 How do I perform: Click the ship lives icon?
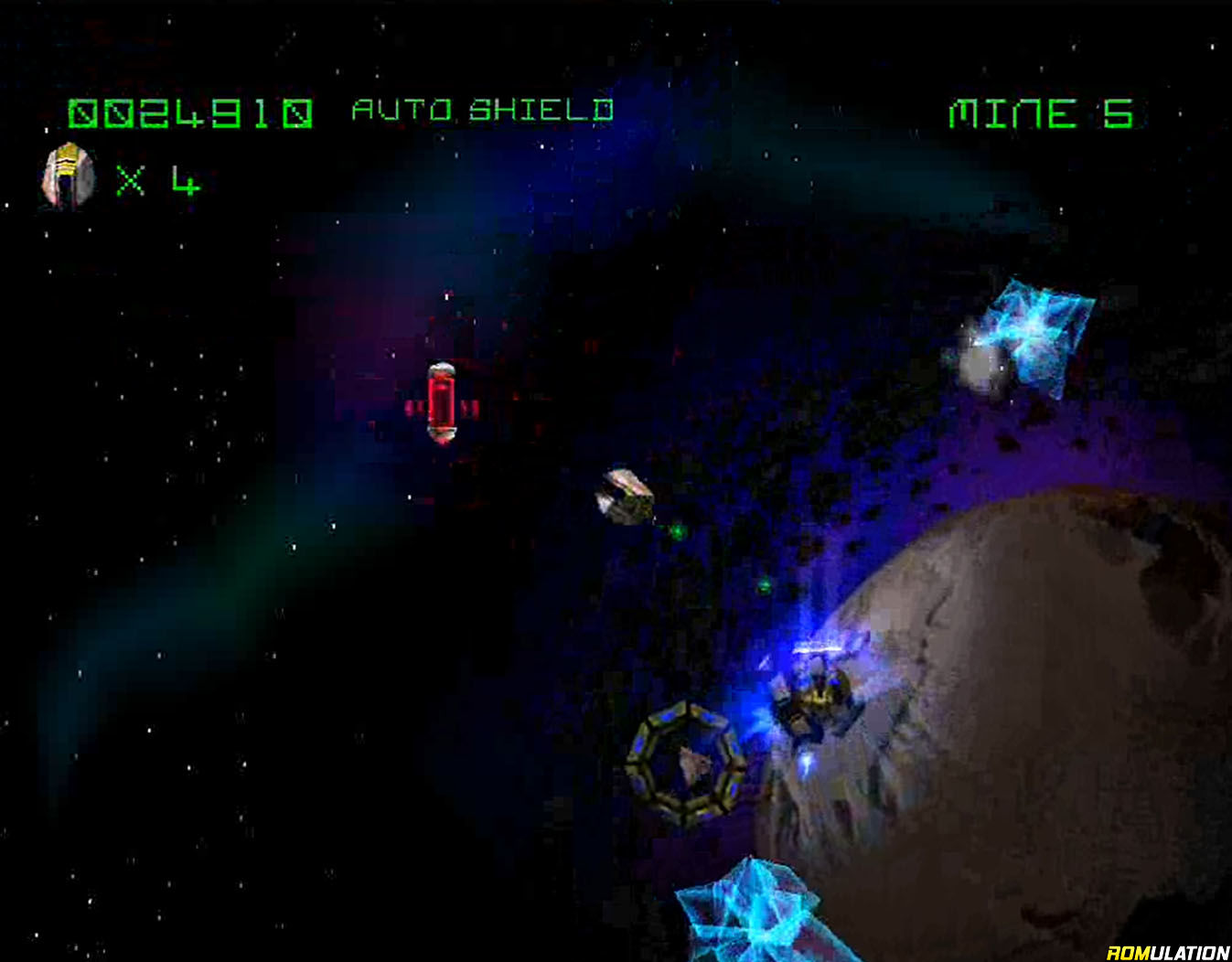pyautogui.click(x=69, y=177)
